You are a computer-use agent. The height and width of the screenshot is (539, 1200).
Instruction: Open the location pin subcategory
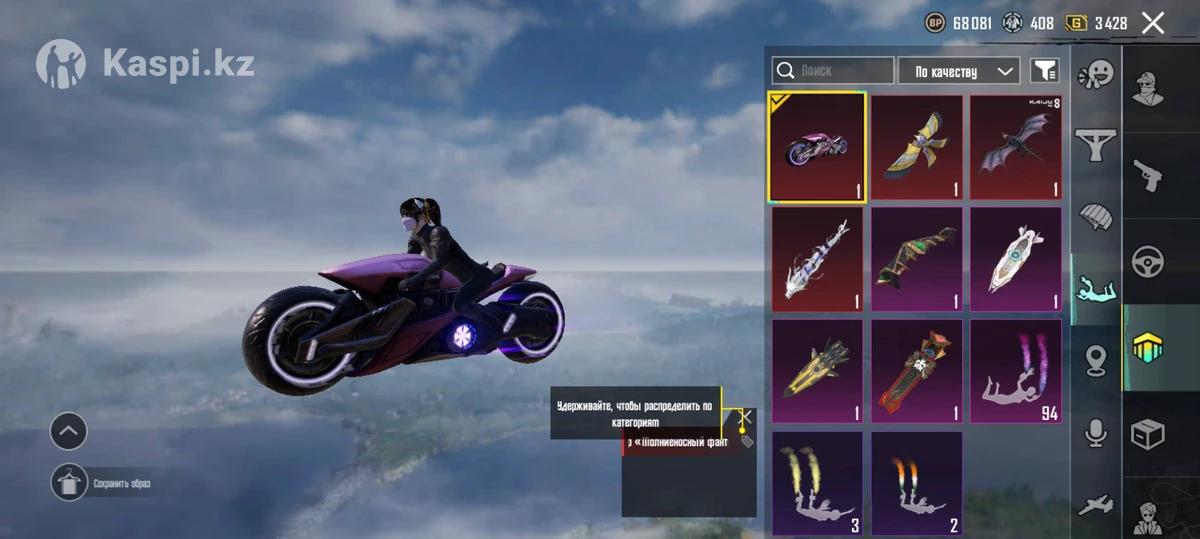[x=1096, y=360]
